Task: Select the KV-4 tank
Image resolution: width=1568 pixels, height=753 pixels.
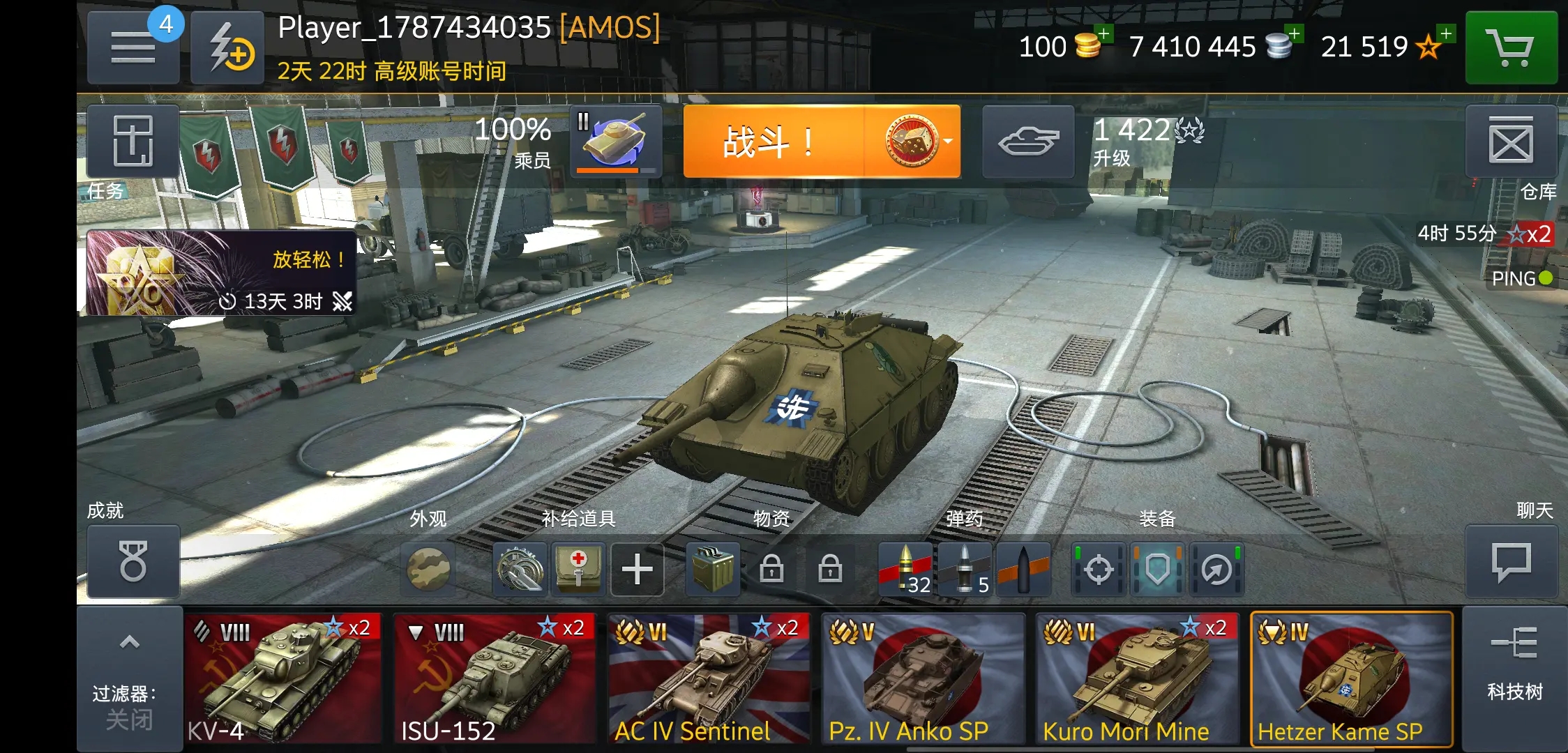Action: pos(284,678)
